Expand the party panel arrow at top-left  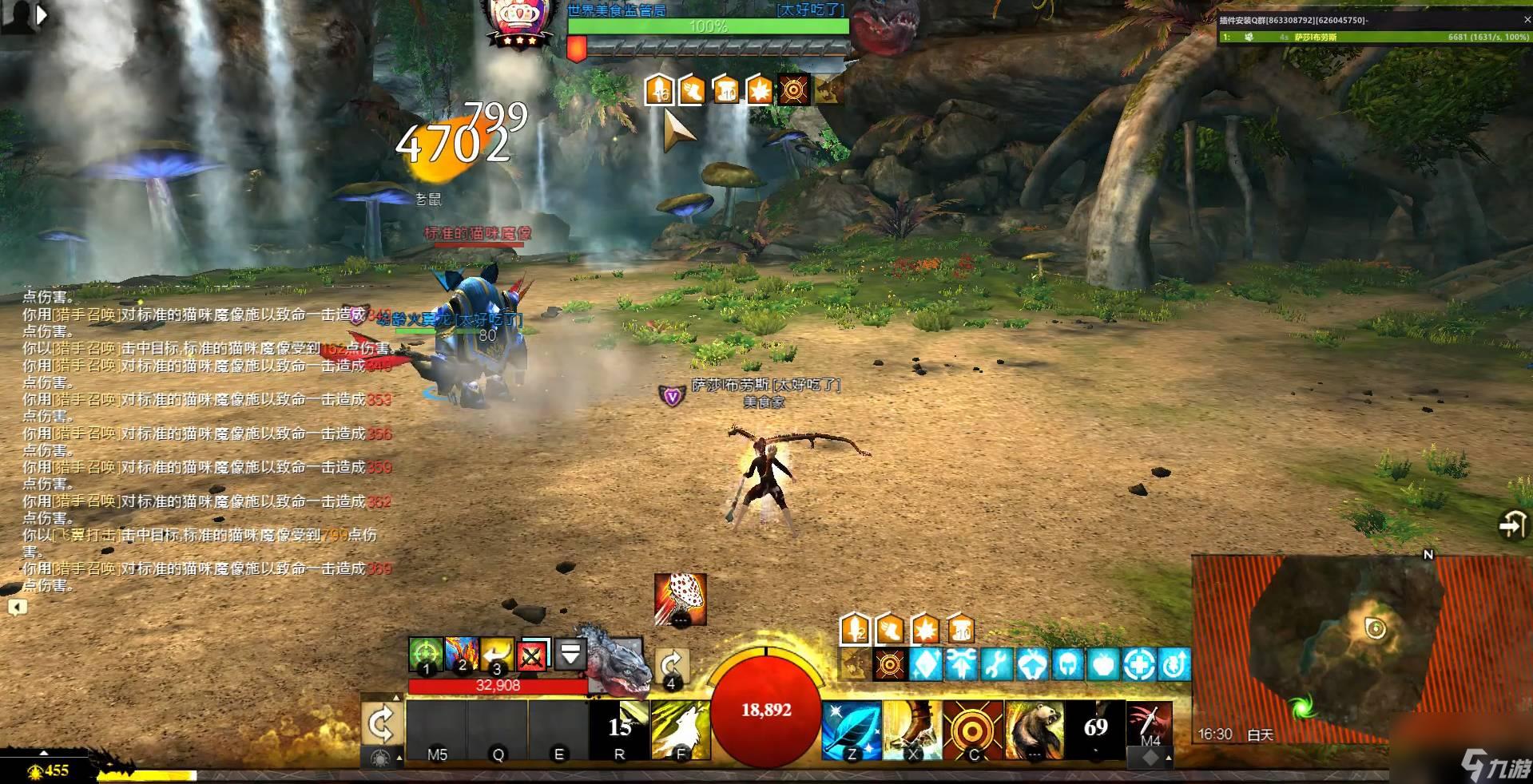[x=42, y=14]
